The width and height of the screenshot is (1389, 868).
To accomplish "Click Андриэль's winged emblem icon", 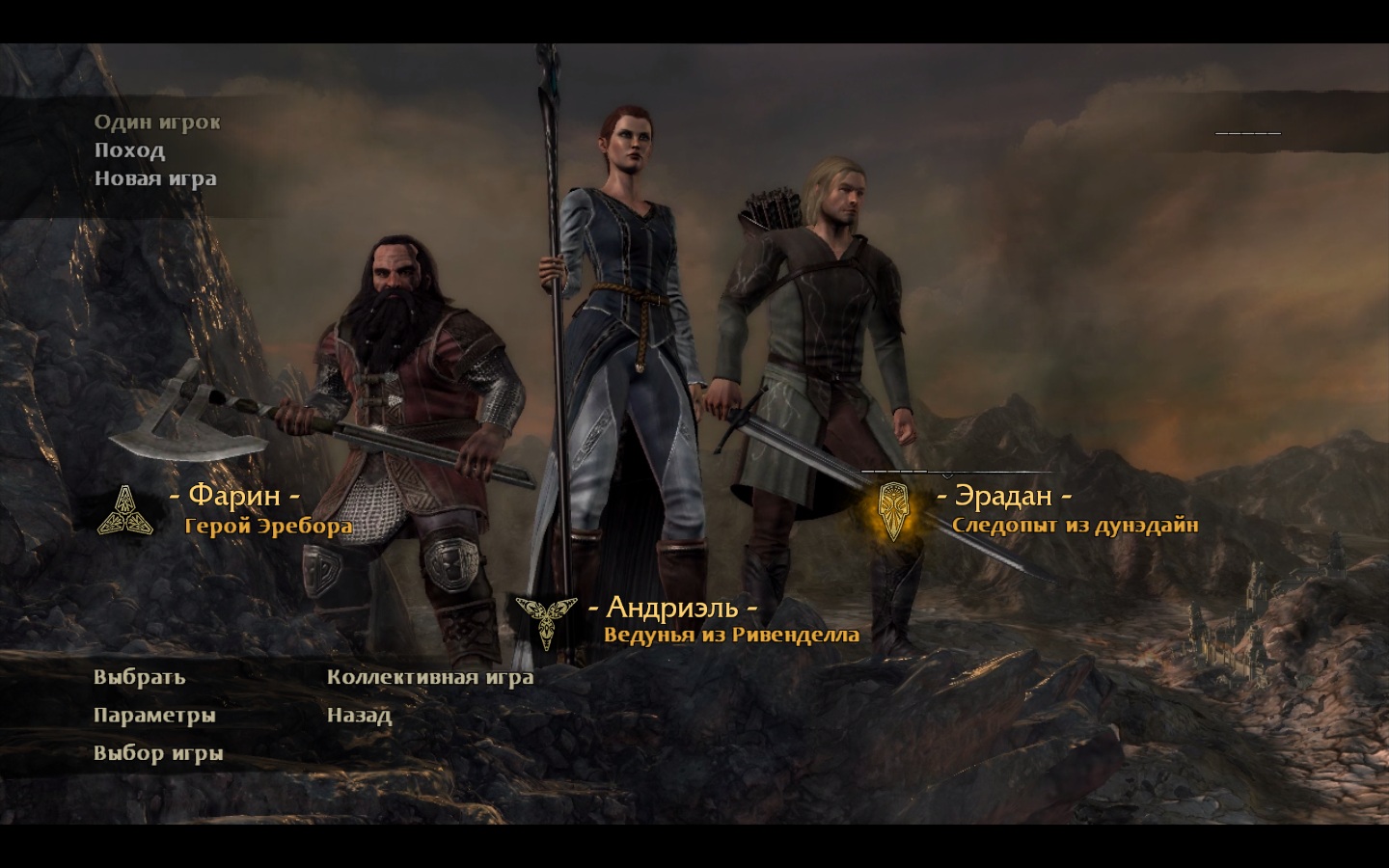I will point(546,617).
